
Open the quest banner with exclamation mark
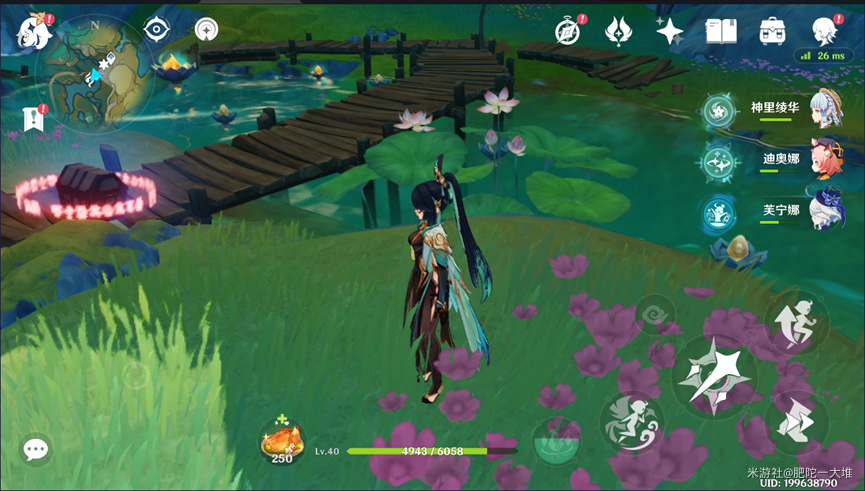click(x=33, y=119)
